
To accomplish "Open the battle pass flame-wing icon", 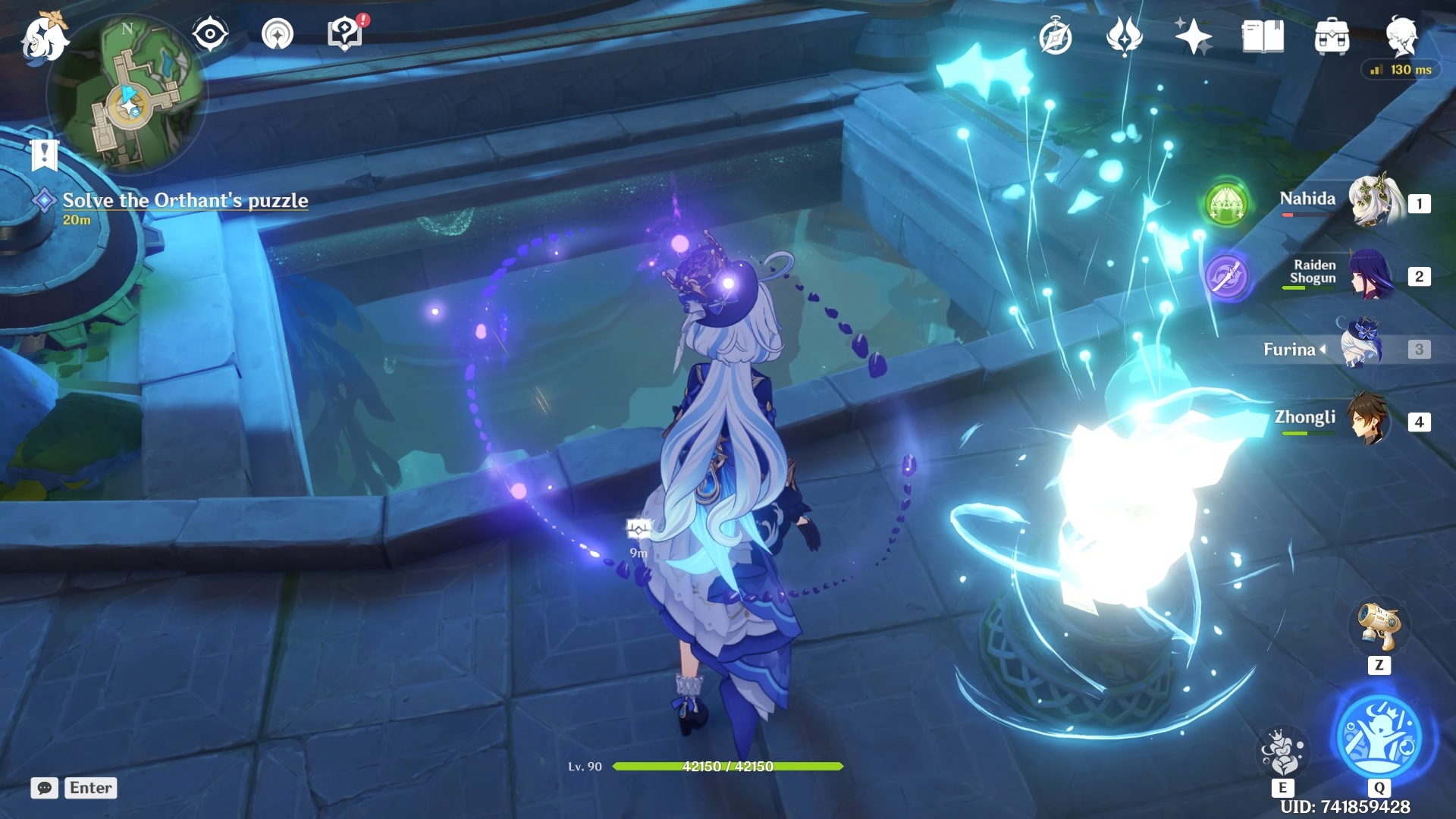I will tap(1124, 36).
